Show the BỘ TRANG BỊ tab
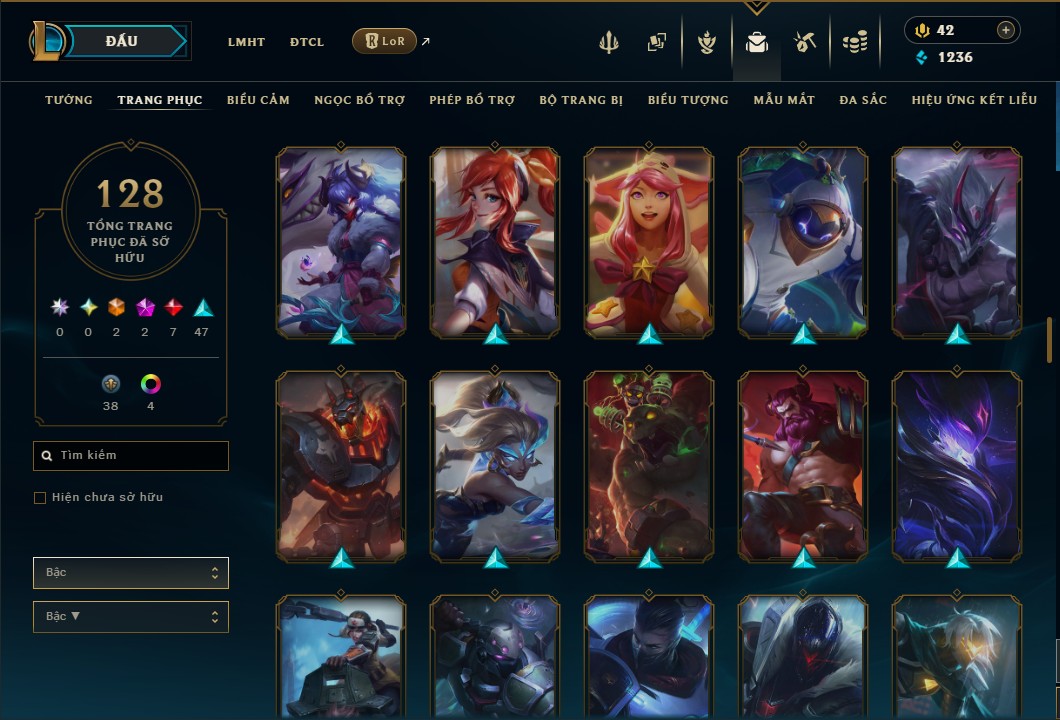The height and width of the screenshot is (720, 1060). pyautogui.click(x=581, y=100)
